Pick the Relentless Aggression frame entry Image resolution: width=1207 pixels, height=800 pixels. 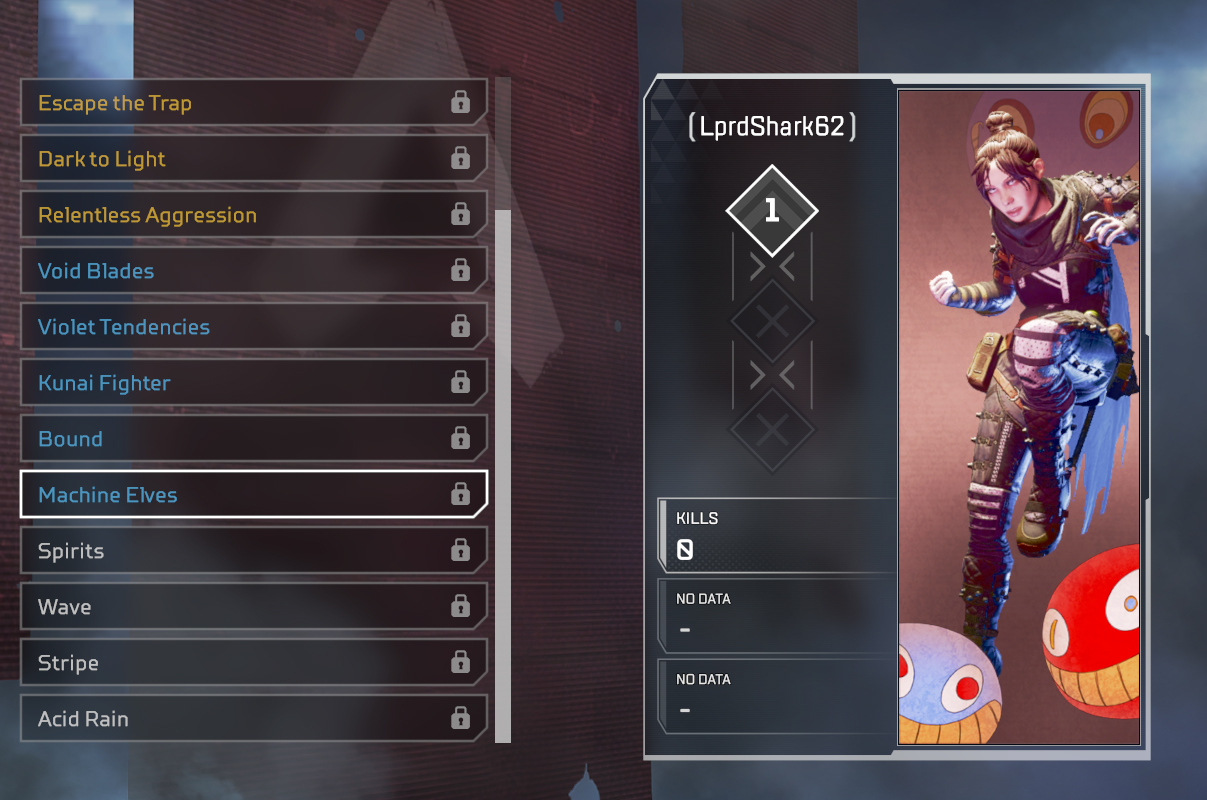point(253,215)
